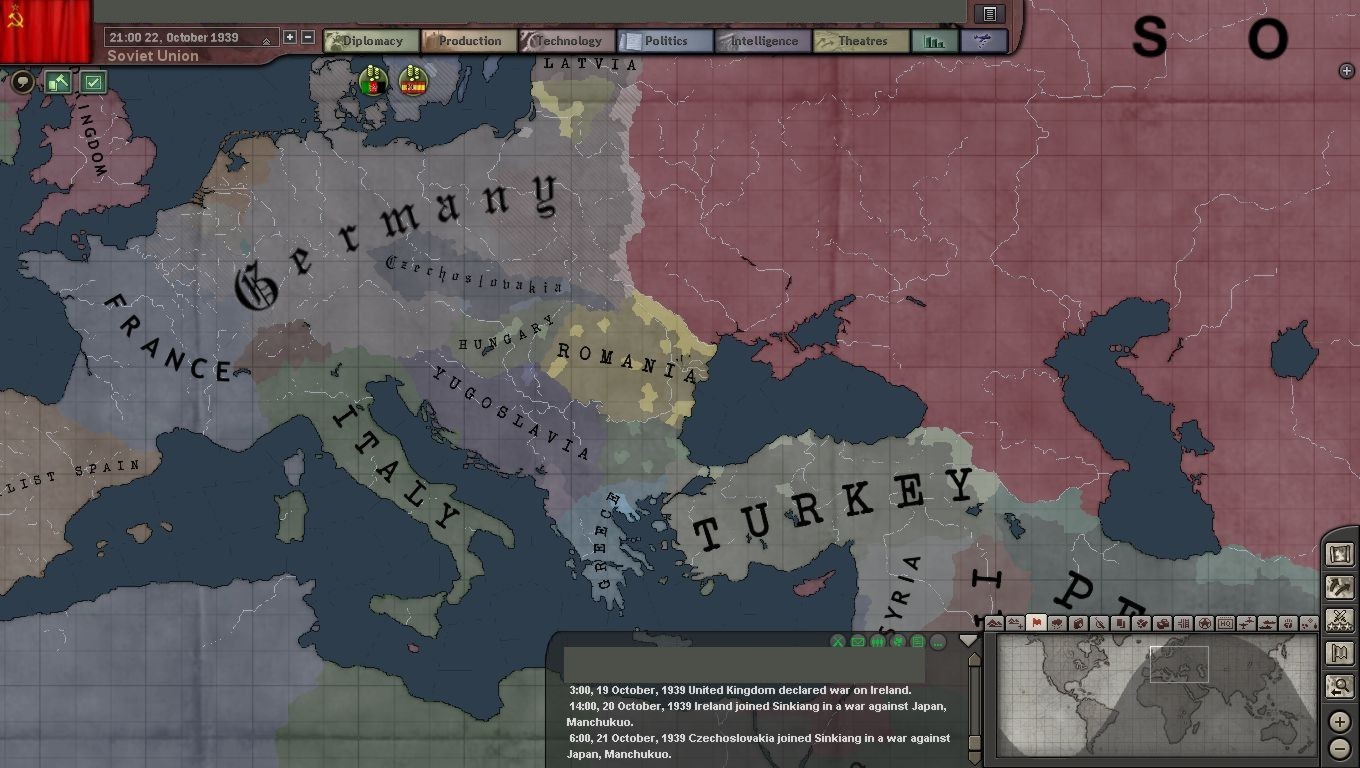Image resolution: width=1360 pixels, height=768 pixels.
Task: Open the statistics chart button
Action: (x=935, y=41)
